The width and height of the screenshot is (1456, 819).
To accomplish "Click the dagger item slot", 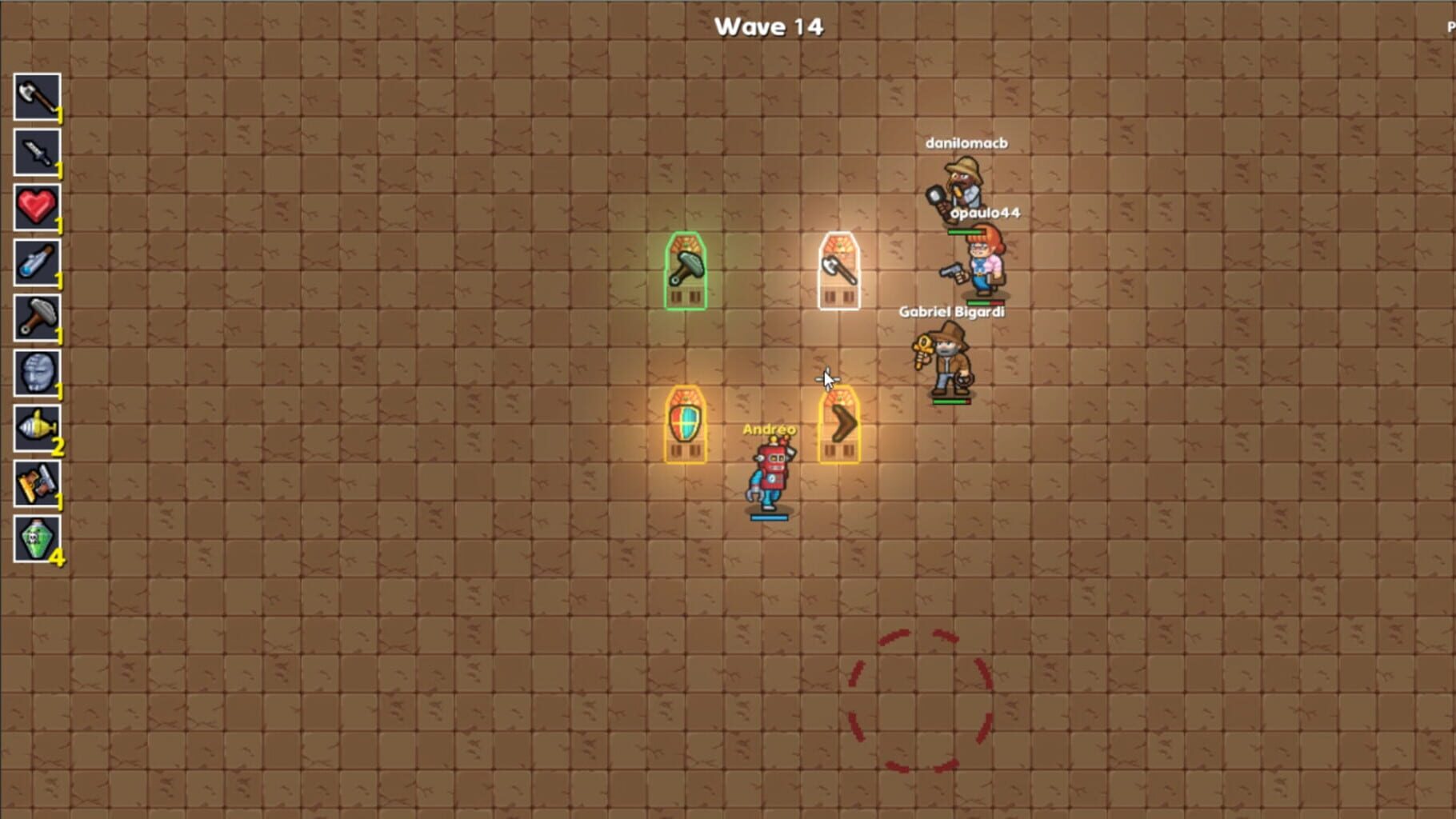I will tap(37, 152).
